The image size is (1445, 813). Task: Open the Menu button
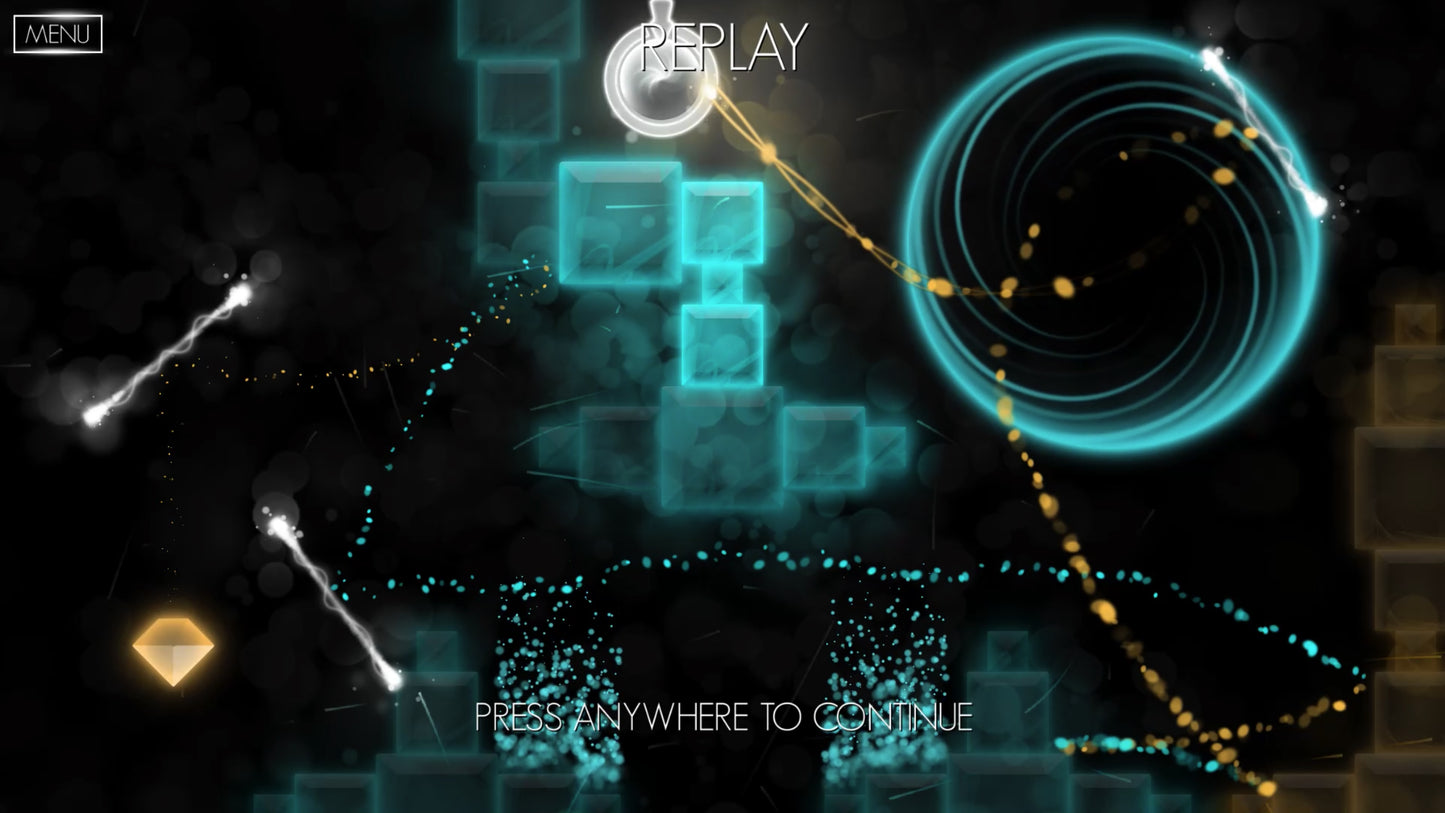(58, 34)
